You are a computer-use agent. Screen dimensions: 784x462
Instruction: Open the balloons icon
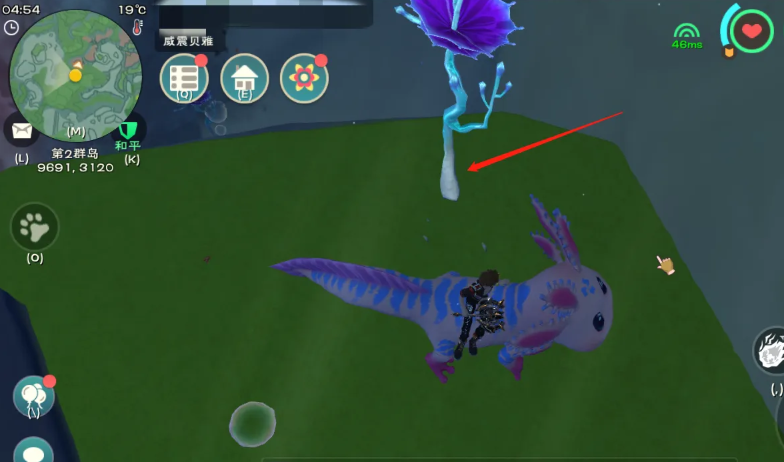(x=34, y=396)
